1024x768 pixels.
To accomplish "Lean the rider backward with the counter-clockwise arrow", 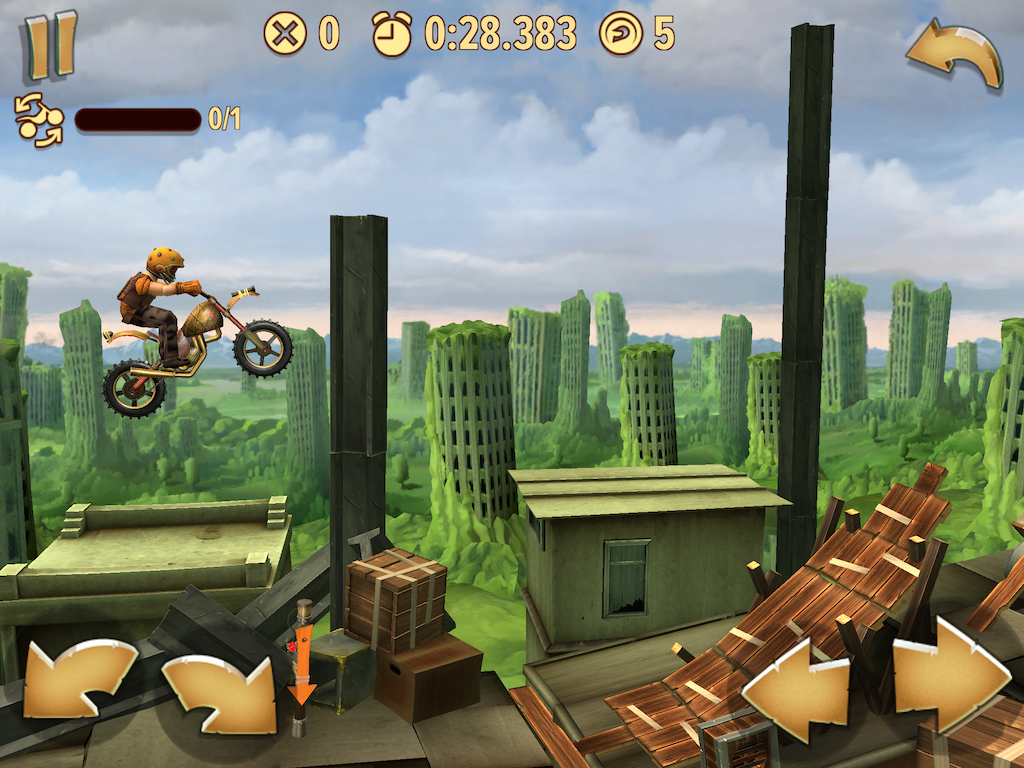I will (79, 680).
